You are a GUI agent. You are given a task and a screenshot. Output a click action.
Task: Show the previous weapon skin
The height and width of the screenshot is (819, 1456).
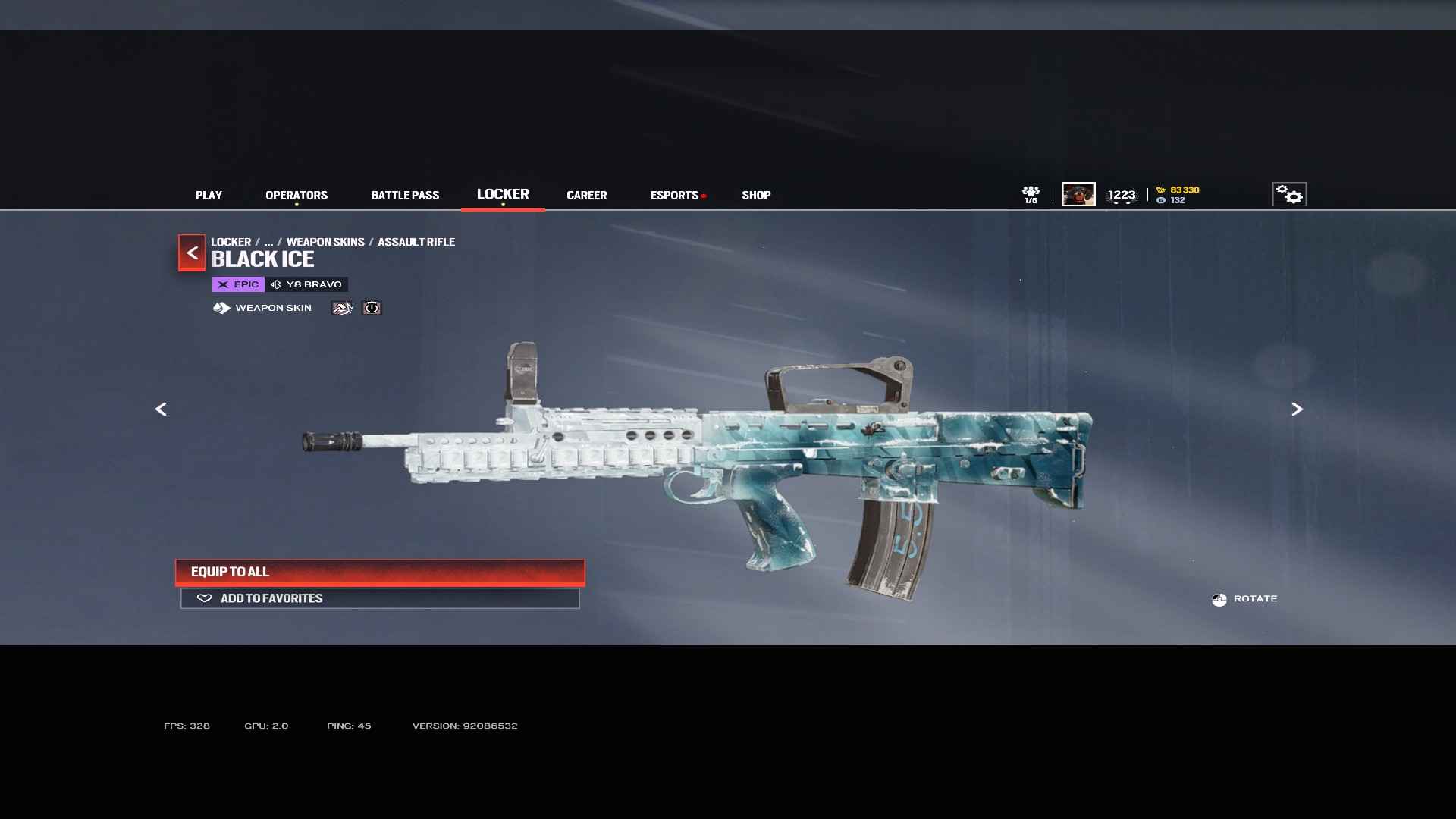161,409
